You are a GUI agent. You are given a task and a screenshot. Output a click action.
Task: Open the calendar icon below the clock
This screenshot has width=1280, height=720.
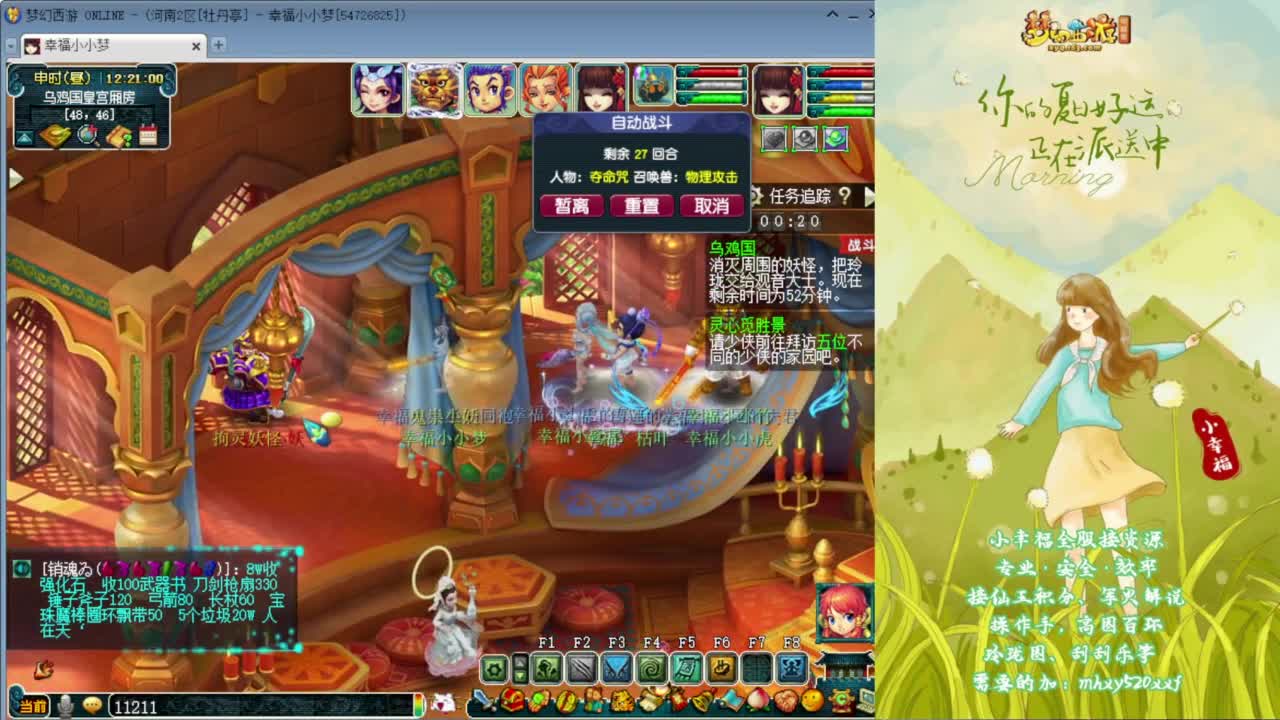[147, 133]
